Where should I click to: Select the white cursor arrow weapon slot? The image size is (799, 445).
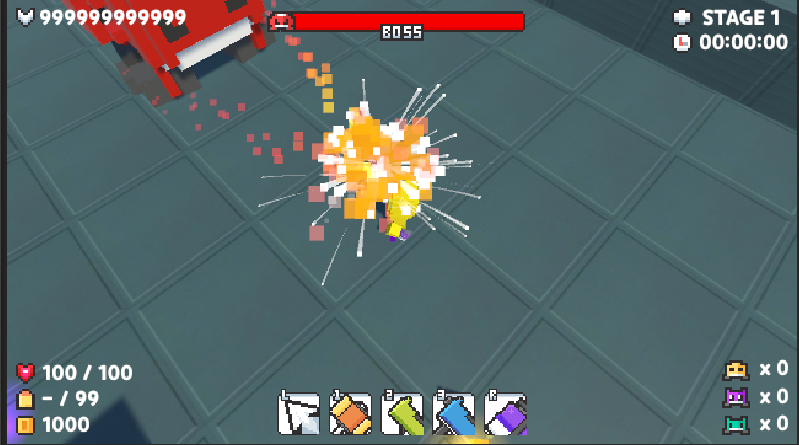point(299,412)
